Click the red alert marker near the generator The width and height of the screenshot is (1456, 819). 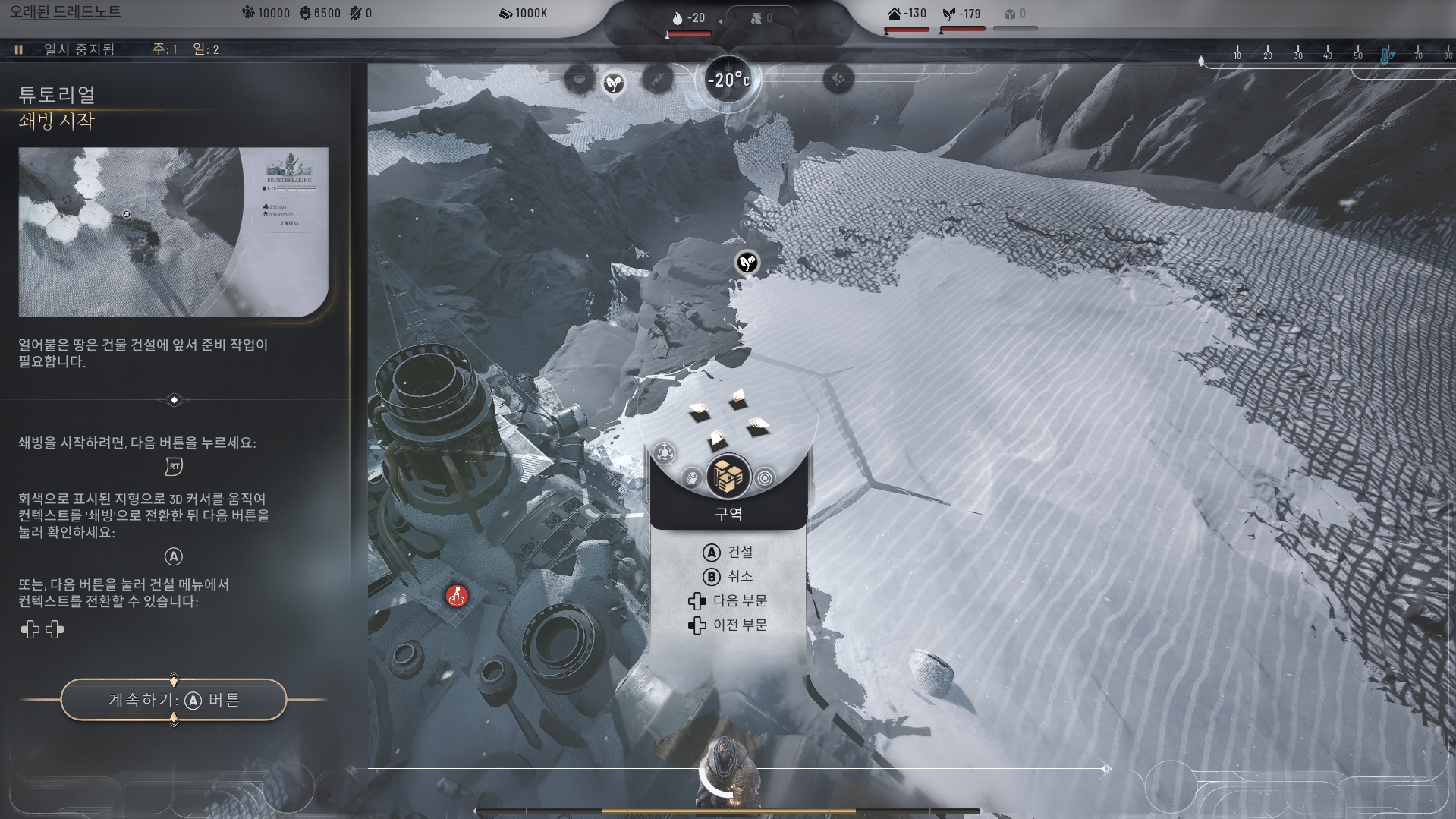click(x=457, y=597)
